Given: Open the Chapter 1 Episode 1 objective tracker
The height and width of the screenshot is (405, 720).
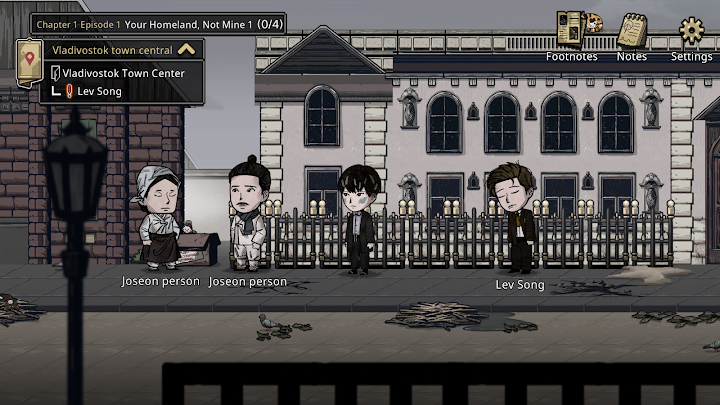Looking at the screenshot, I should [x=157, y=23].
